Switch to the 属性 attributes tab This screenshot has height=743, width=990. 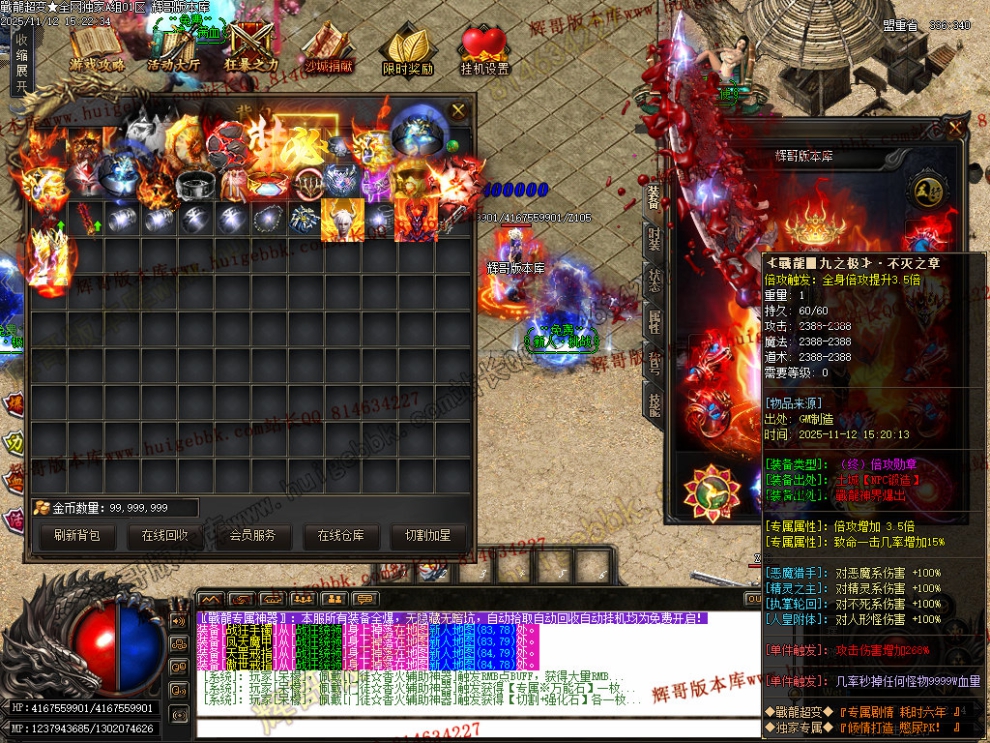[x=654, y=321]
